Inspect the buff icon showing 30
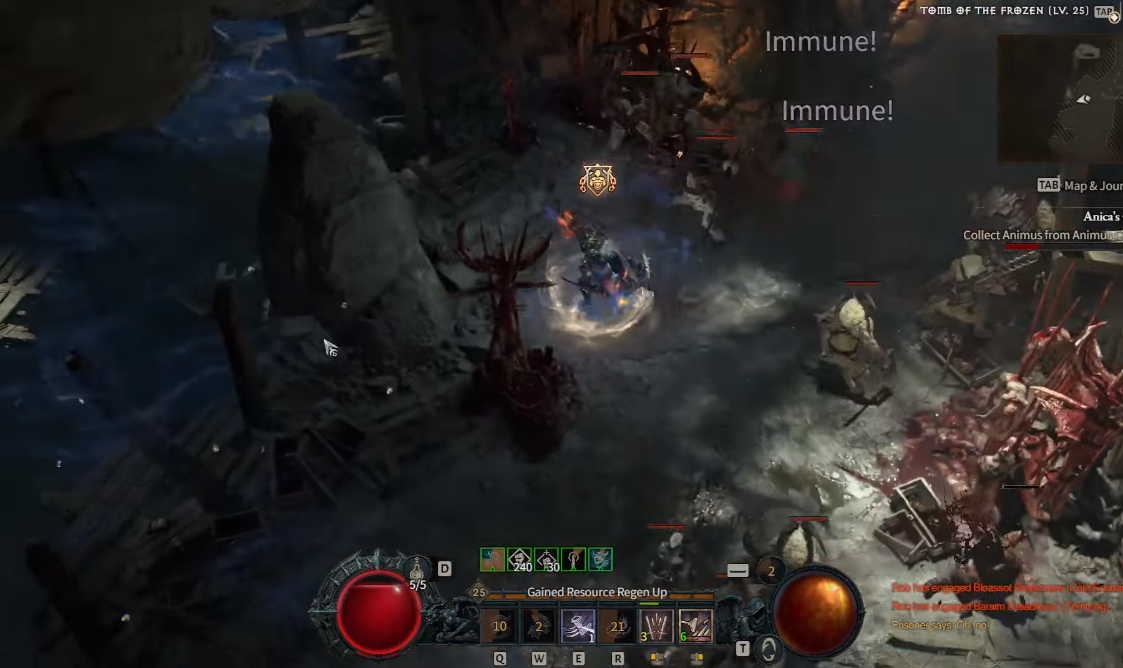Image resolution: width=1123 pixels, height=668 pixels. point(547,559)
